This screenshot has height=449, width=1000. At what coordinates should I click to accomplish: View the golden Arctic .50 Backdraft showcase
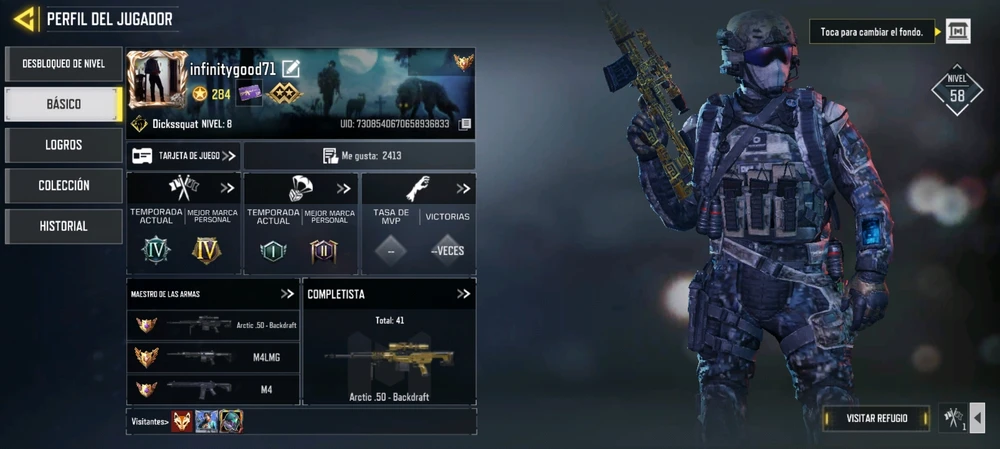[388, 356]
